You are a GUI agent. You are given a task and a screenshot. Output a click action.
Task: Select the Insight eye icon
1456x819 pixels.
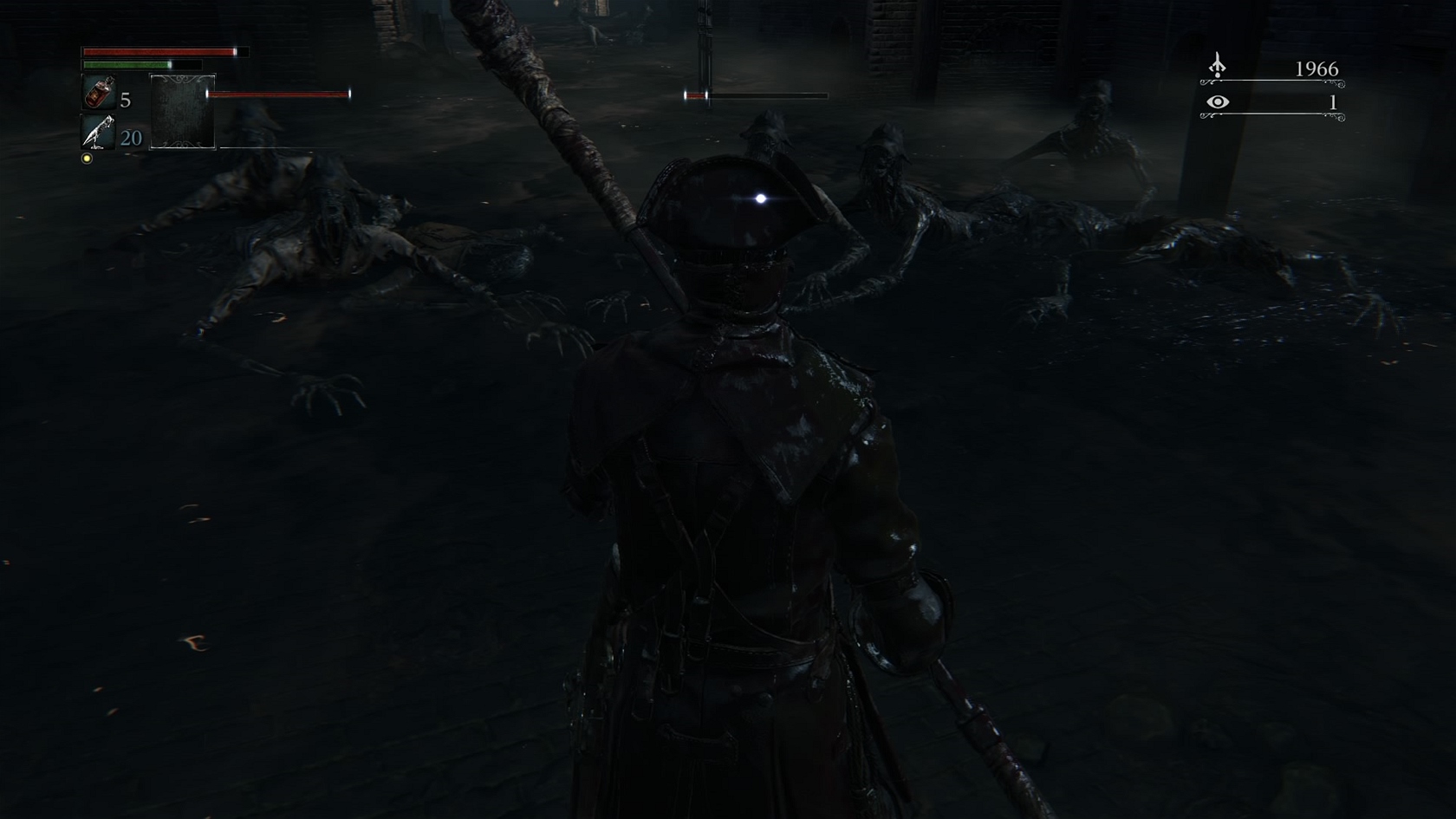(x=1218, y=102)
